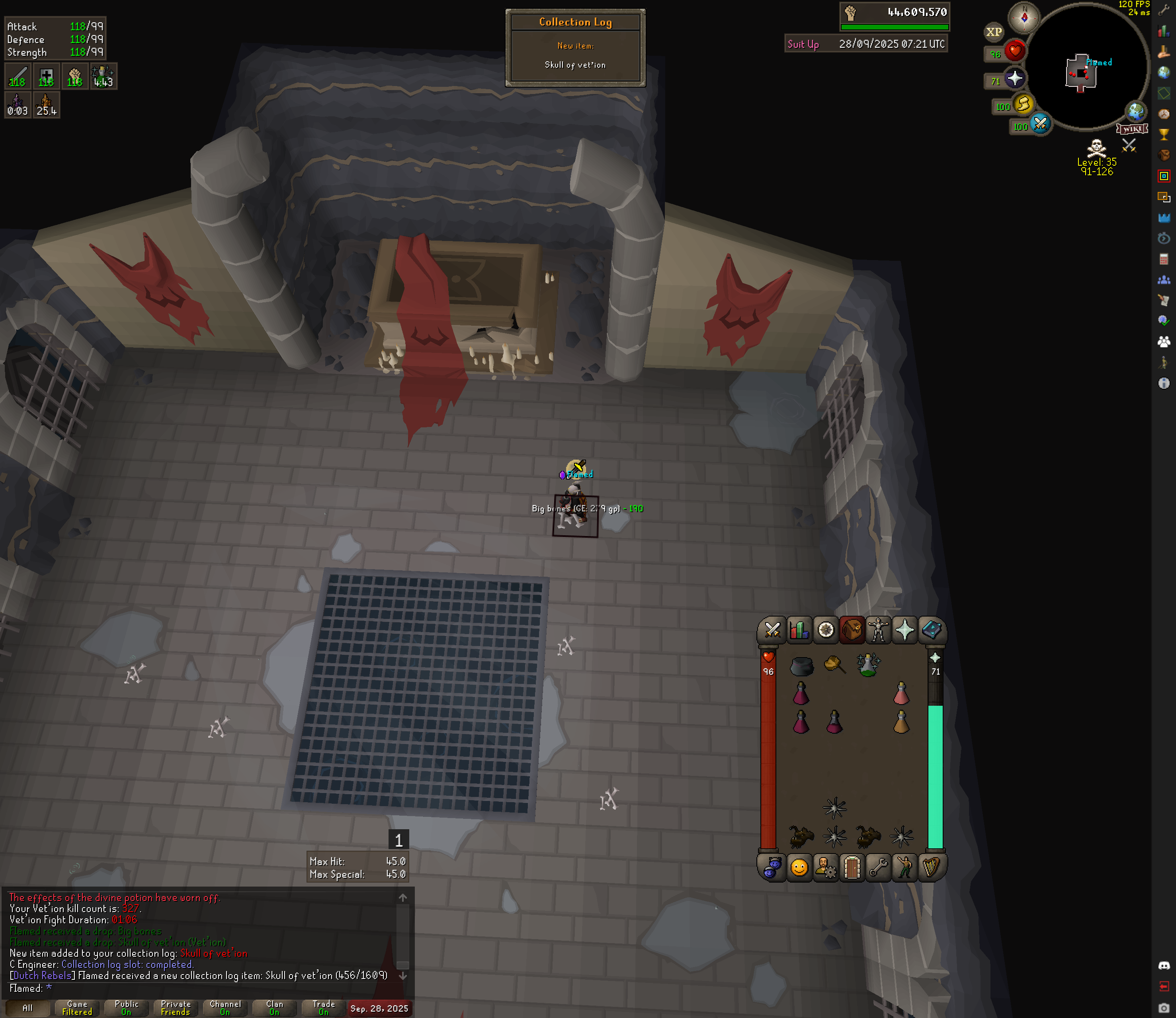Open the Combat Options tab

pos(772,630)
